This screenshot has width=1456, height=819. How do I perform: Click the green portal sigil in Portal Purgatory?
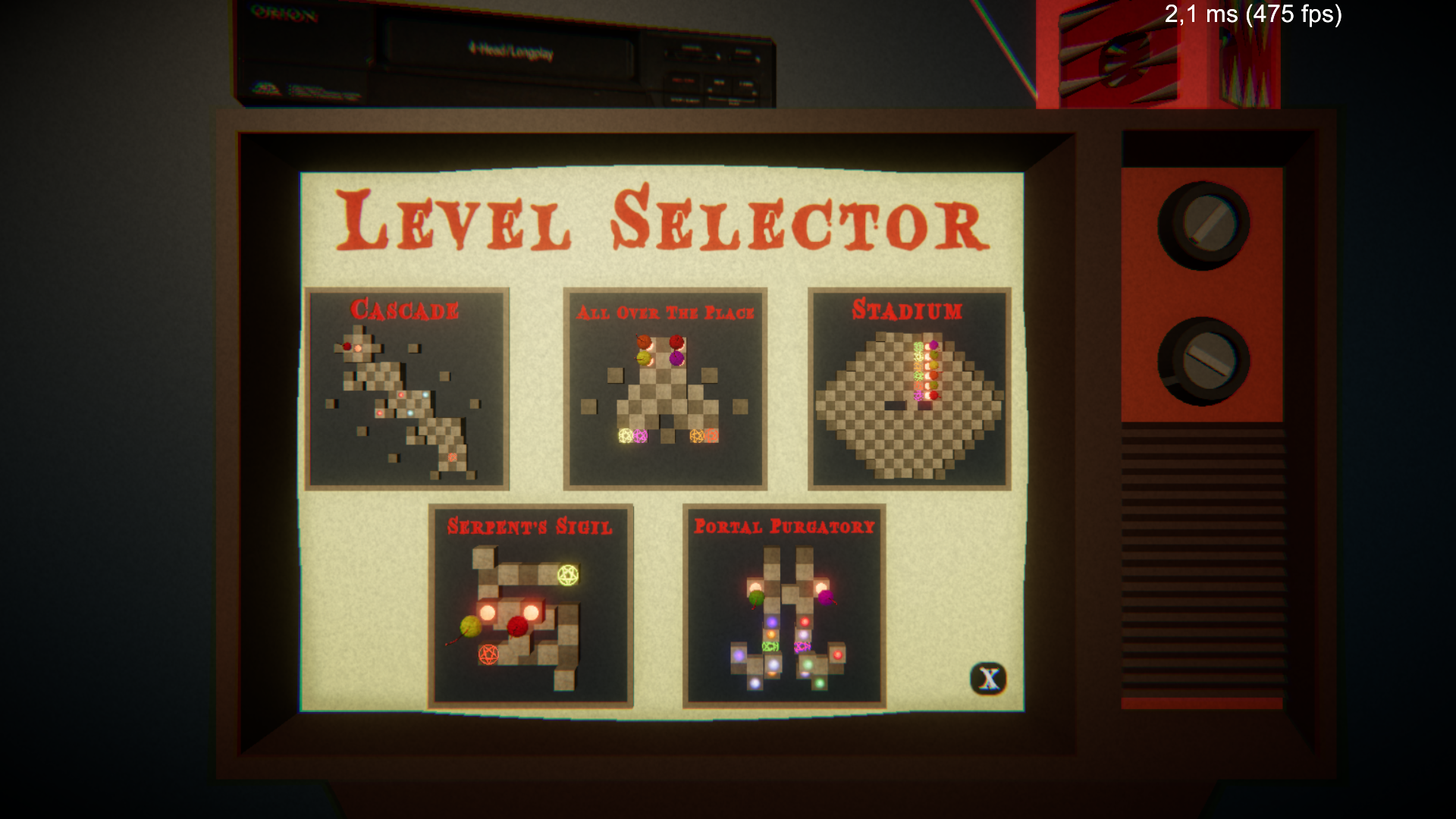click(x=770, y=646)
